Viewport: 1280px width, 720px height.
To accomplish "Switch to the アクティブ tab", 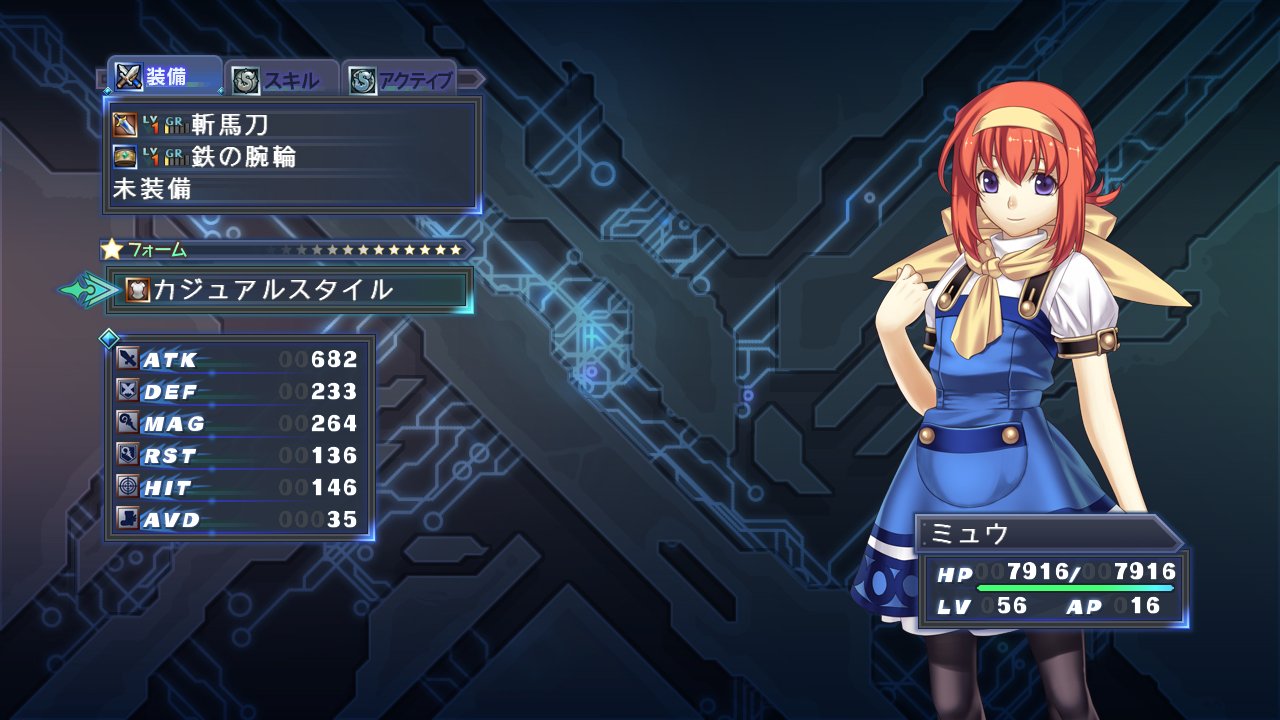I will click(400, 80).
